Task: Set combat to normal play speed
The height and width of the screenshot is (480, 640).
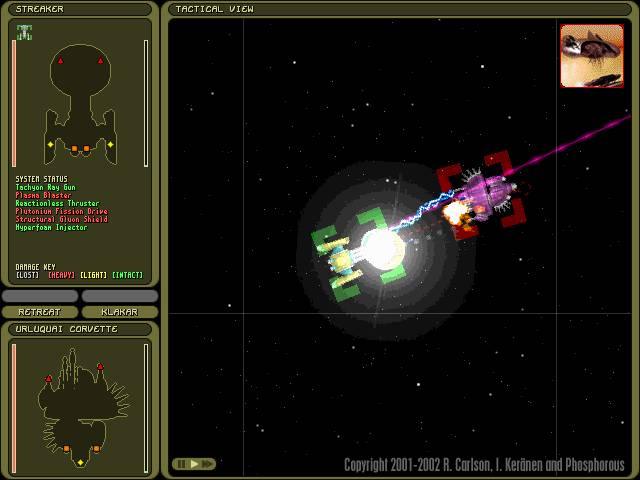Action: [x=194, y=464]
